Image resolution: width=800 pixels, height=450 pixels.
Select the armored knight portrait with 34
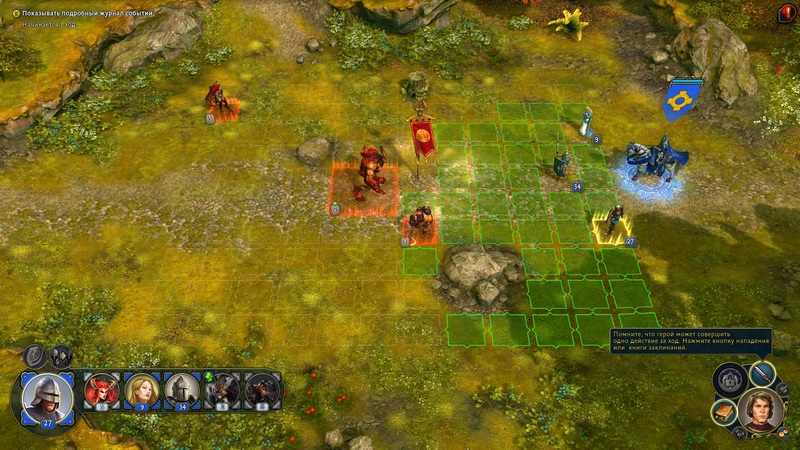[182, 390]
